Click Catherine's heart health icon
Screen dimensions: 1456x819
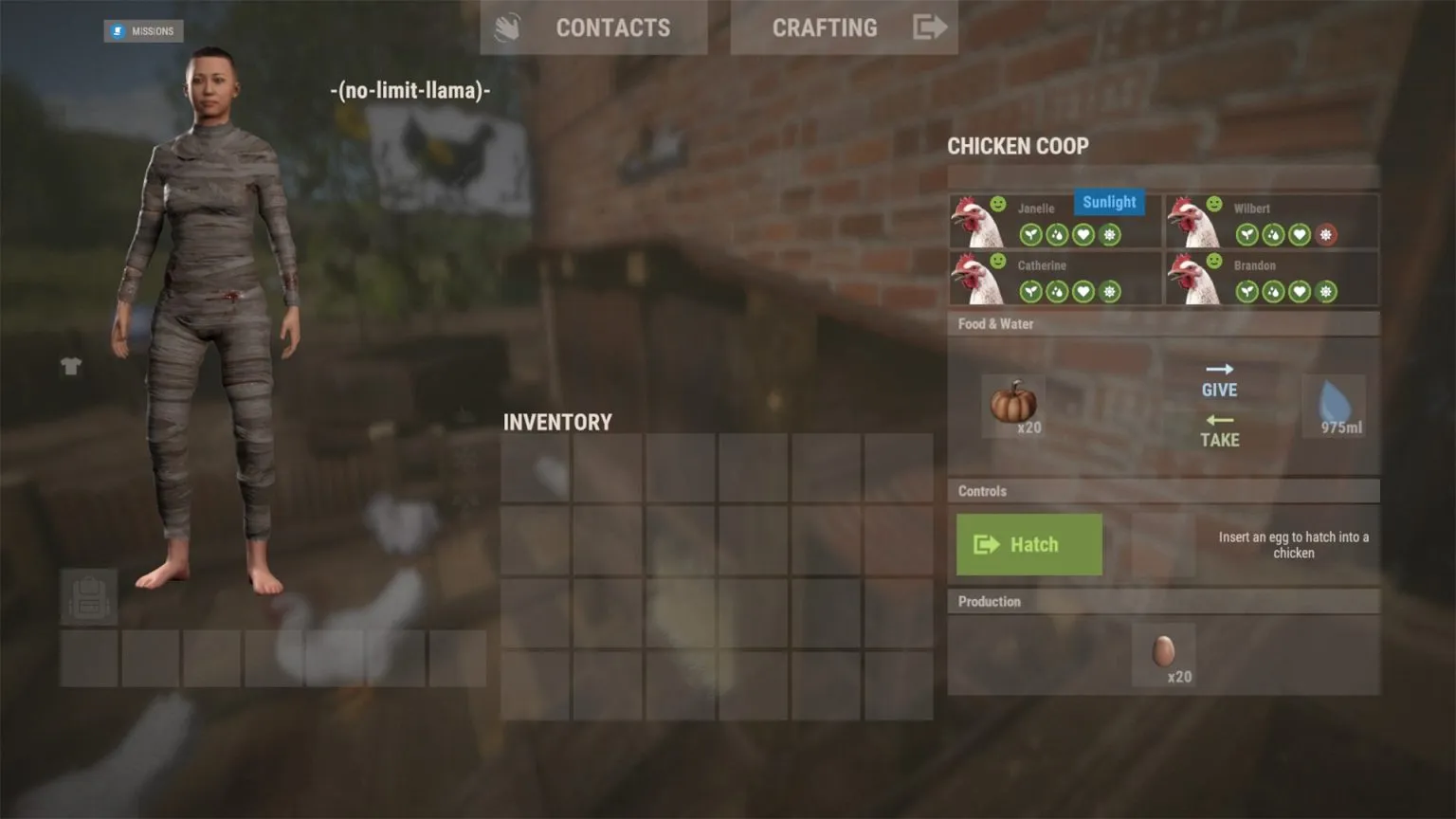1083,290
